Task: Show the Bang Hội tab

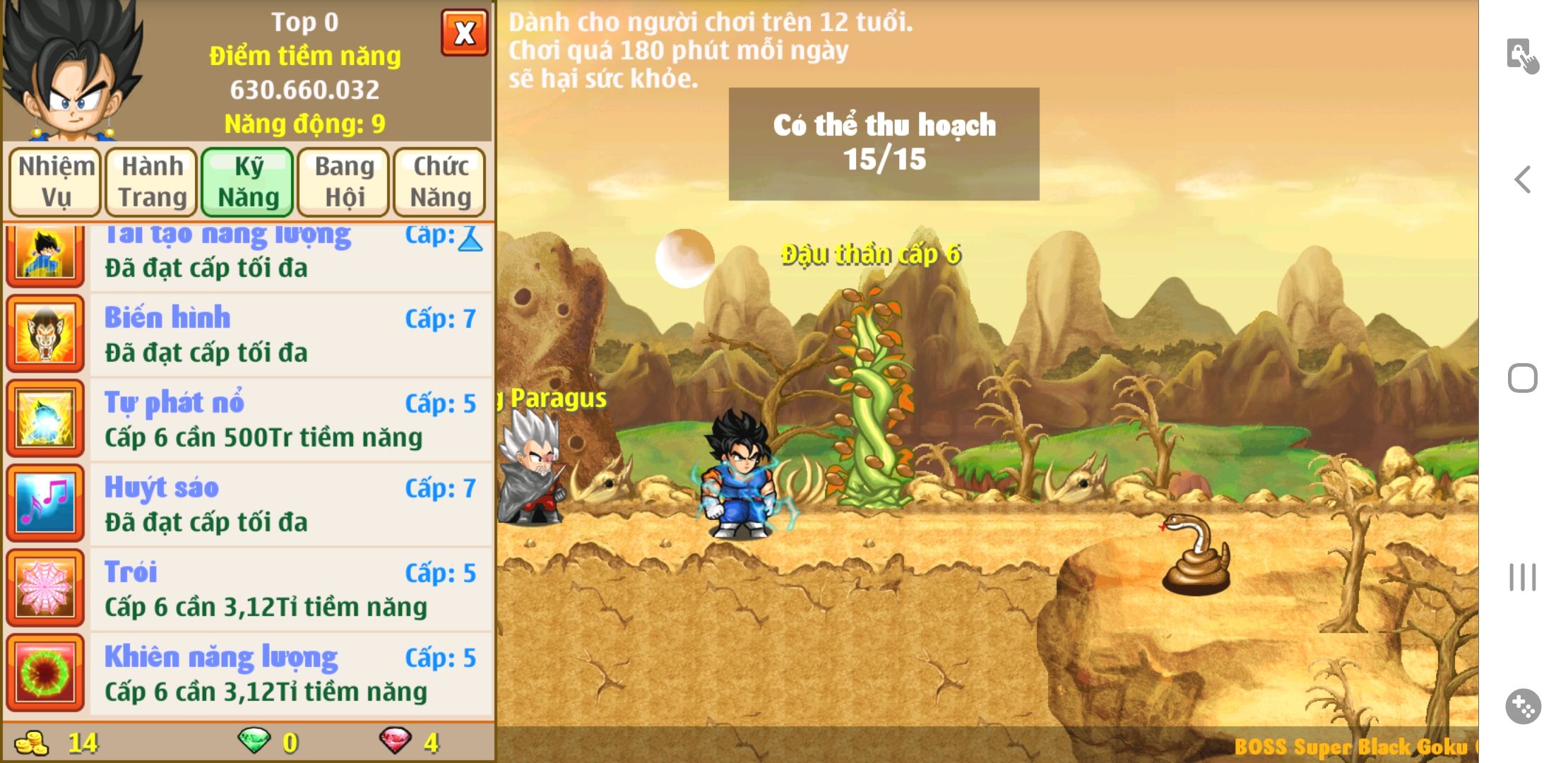Action: pyautogui.click(x=344, y=182)
